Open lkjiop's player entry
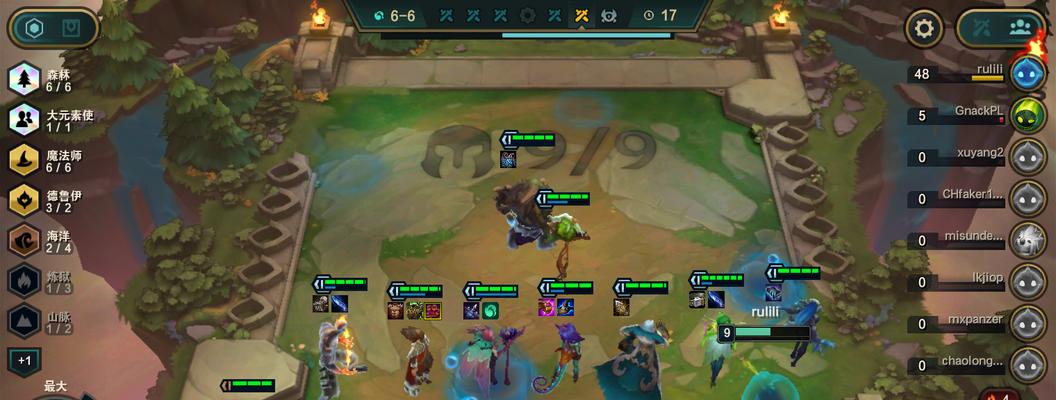This screenshot has width=1056, height=400. point(1027,281)
